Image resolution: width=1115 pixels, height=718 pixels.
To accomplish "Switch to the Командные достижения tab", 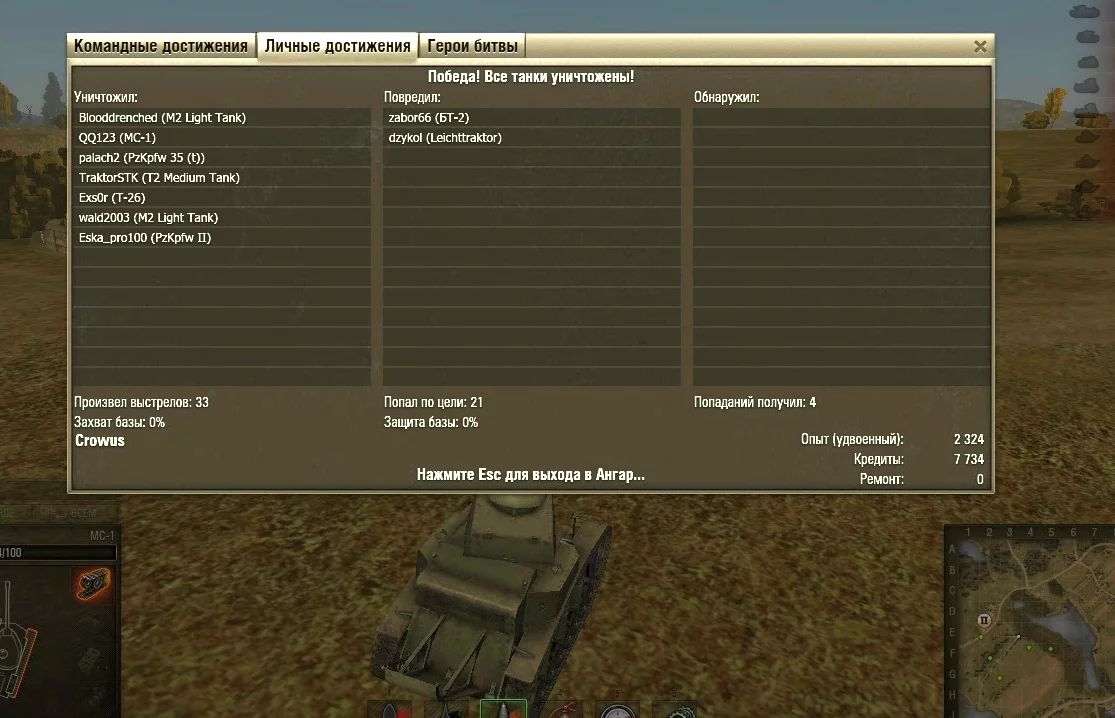I will click(161, 46).
